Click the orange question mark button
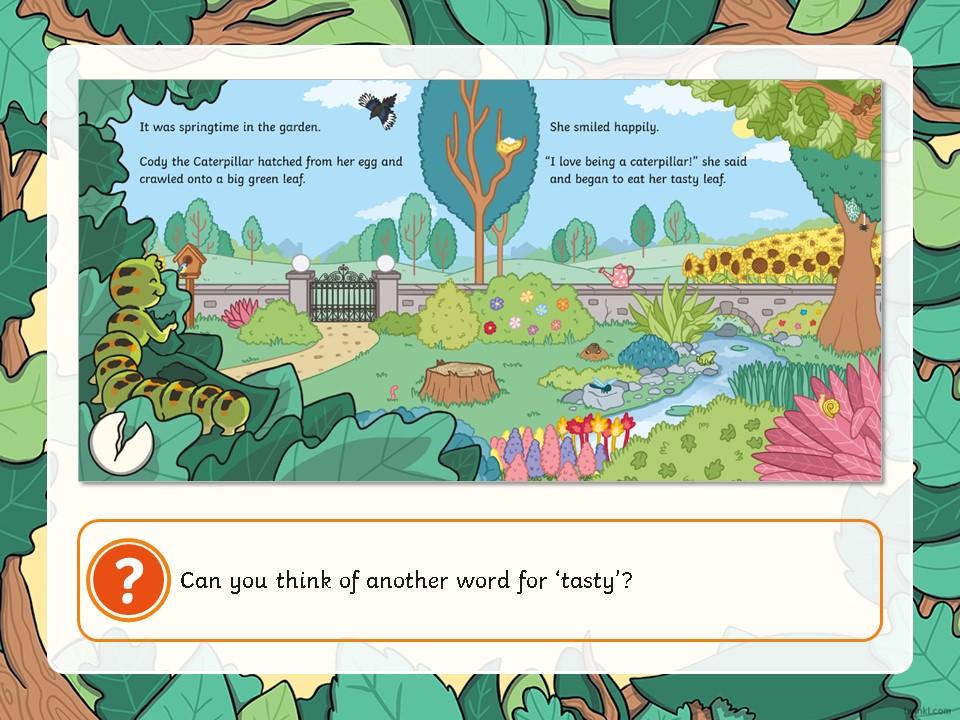 pos(127,580)
